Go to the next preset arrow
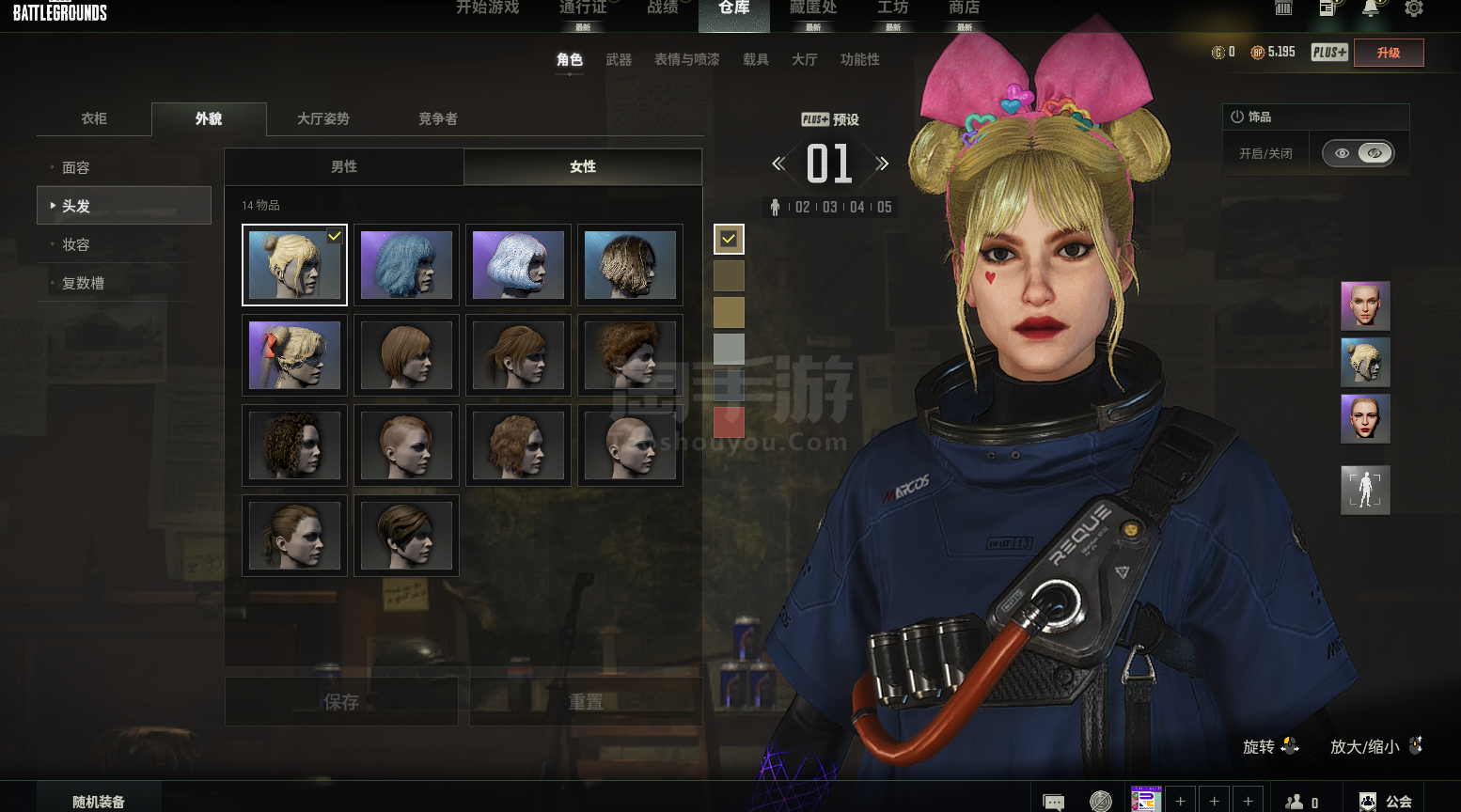1461x812 pixels. pyautogui.click(x=882, y=164)
